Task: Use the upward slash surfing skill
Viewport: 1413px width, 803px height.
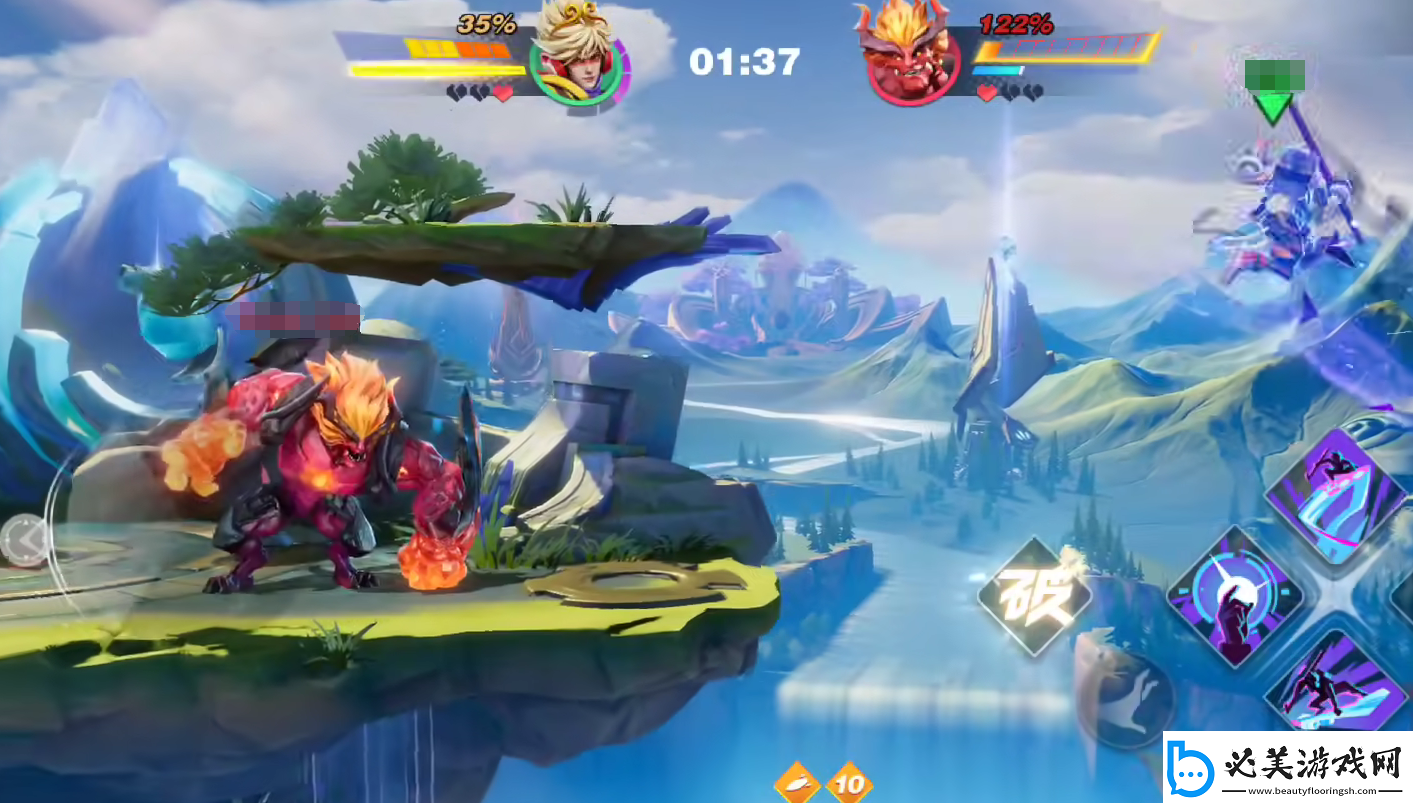Action: click(1337, 496)
